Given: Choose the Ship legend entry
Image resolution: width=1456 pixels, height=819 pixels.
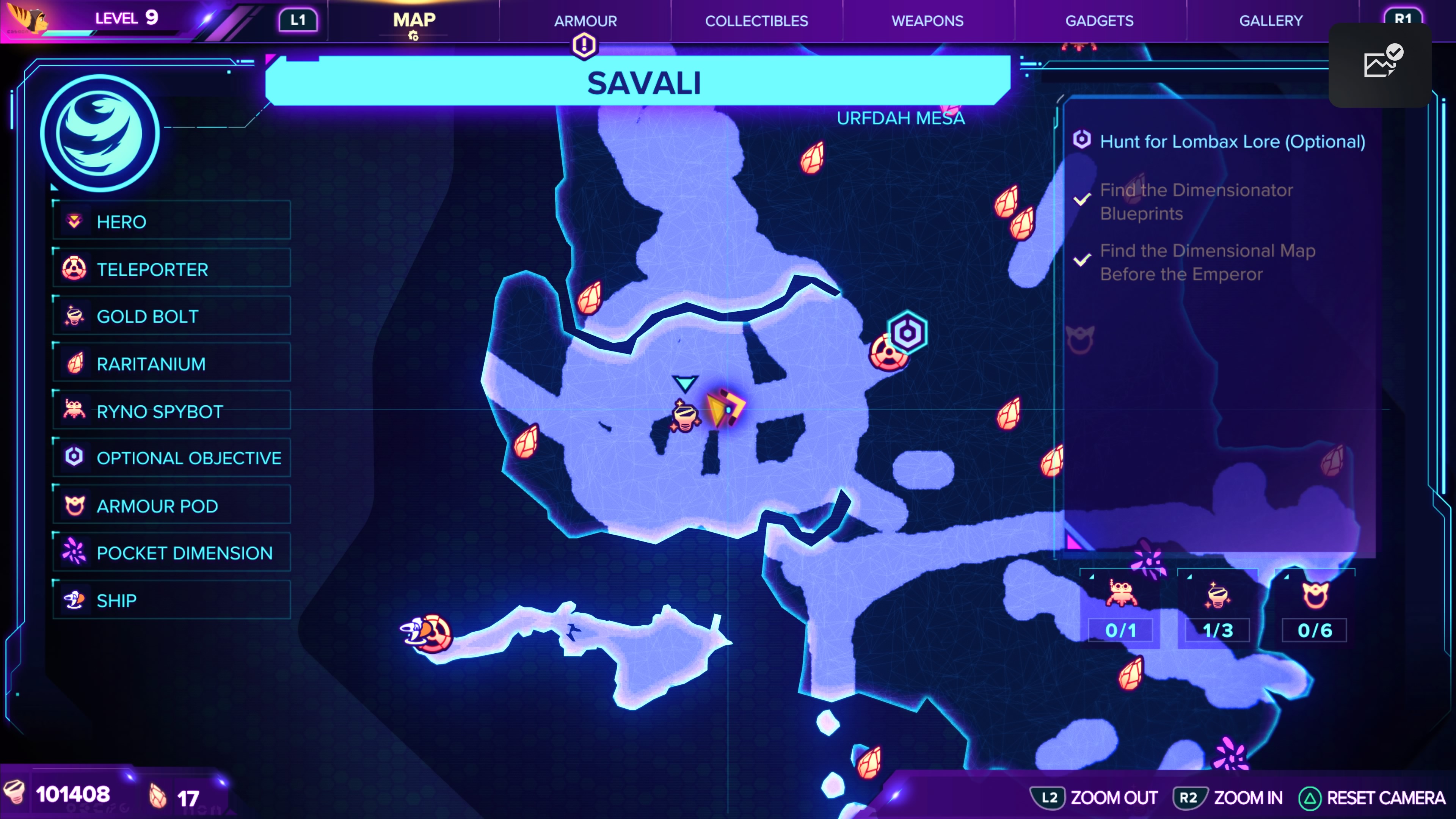Looking at the screenshot, I should [171, 600].
